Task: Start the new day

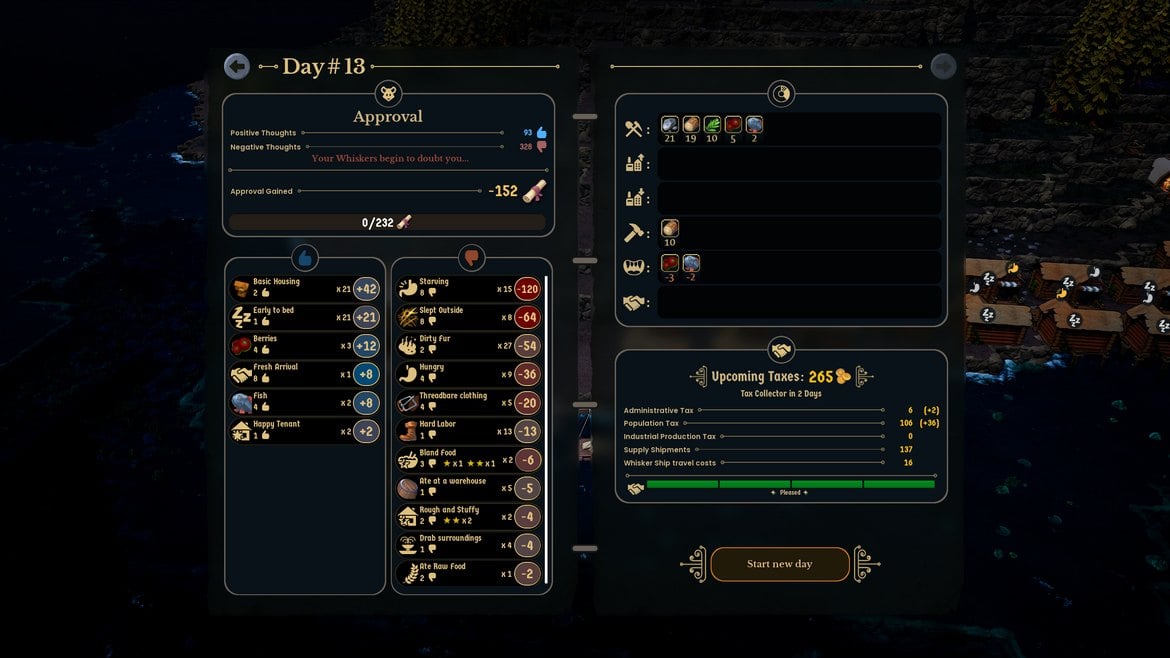Action: tap(779, 564)
